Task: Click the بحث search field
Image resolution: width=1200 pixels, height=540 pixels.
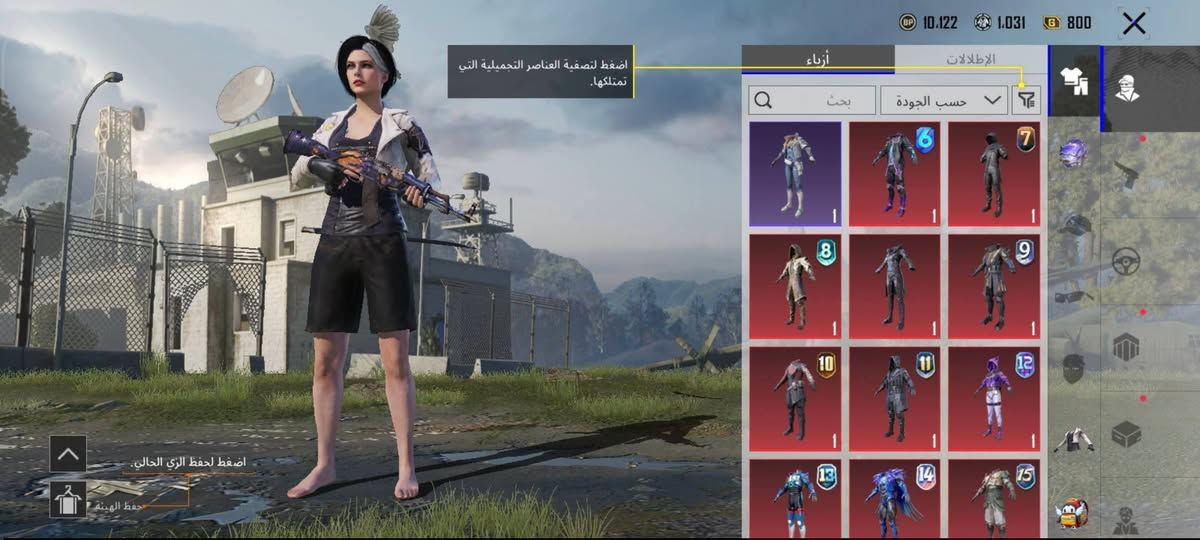Action: click(x=811, y=100)
